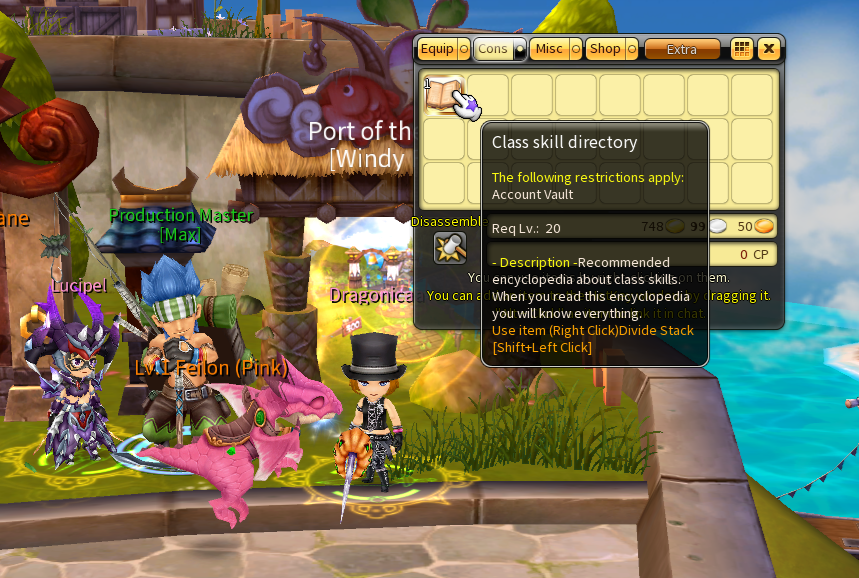Select the Class skill directory book
859x578 pixels.
click(x=443, y=95)
